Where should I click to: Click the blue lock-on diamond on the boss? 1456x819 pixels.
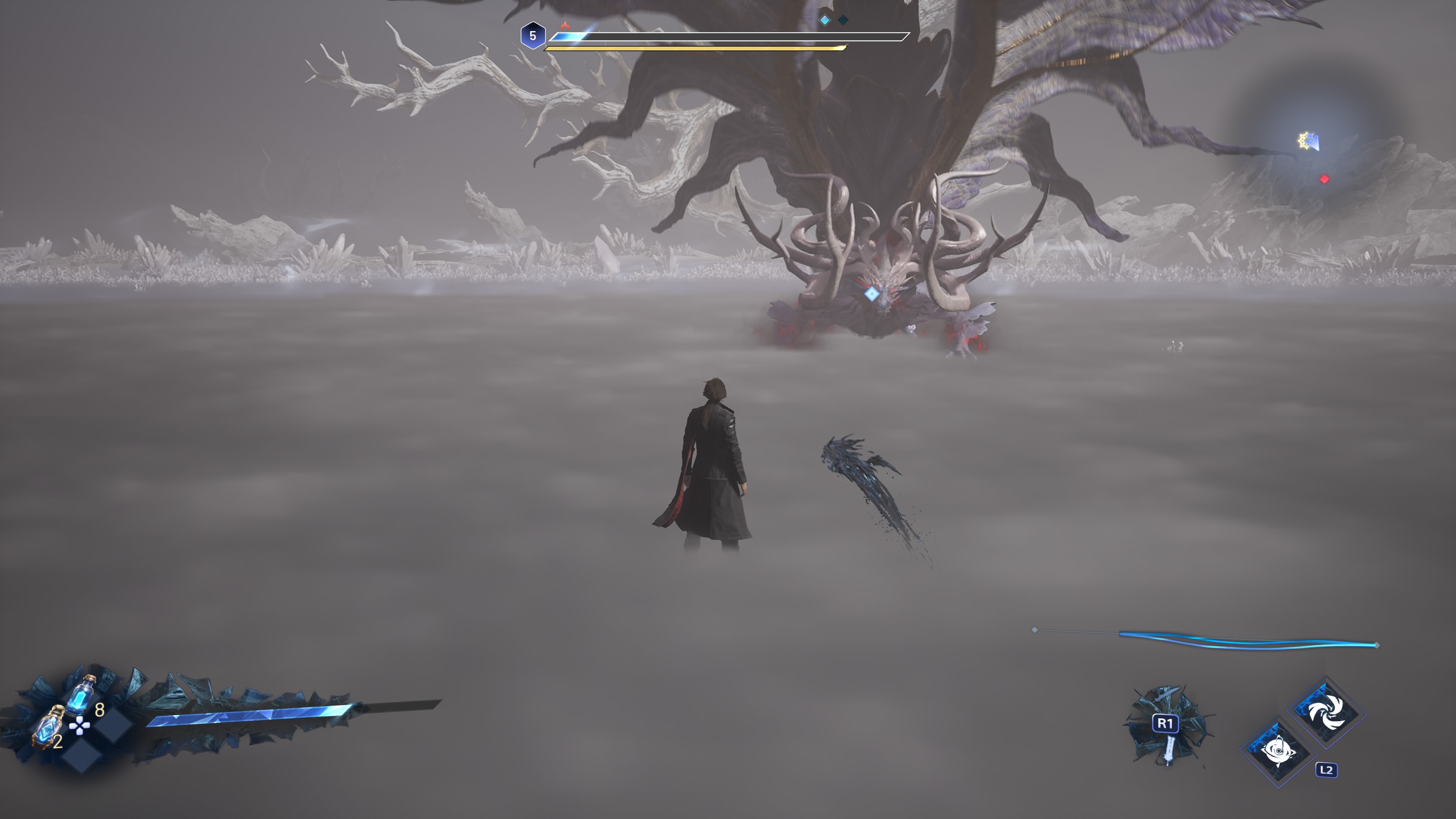point(872,293)
